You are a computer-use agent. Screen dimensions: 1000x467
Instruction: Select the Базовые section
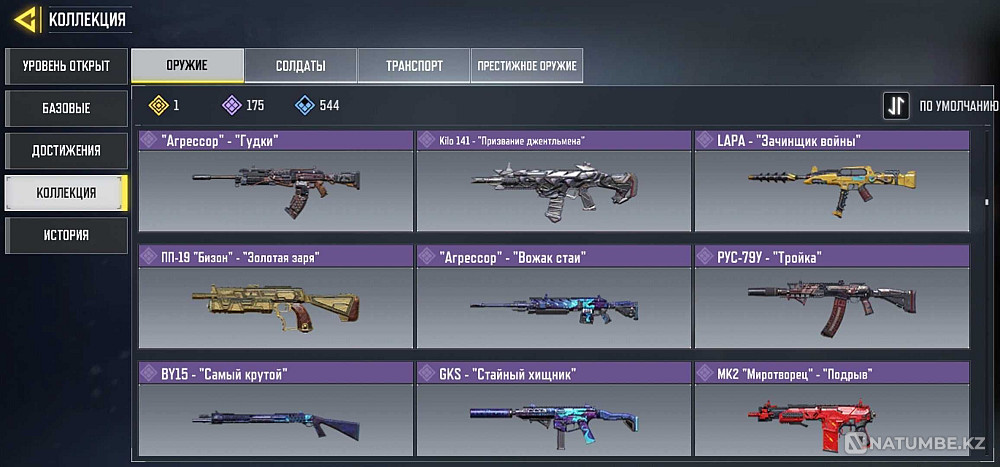[65, 108]
